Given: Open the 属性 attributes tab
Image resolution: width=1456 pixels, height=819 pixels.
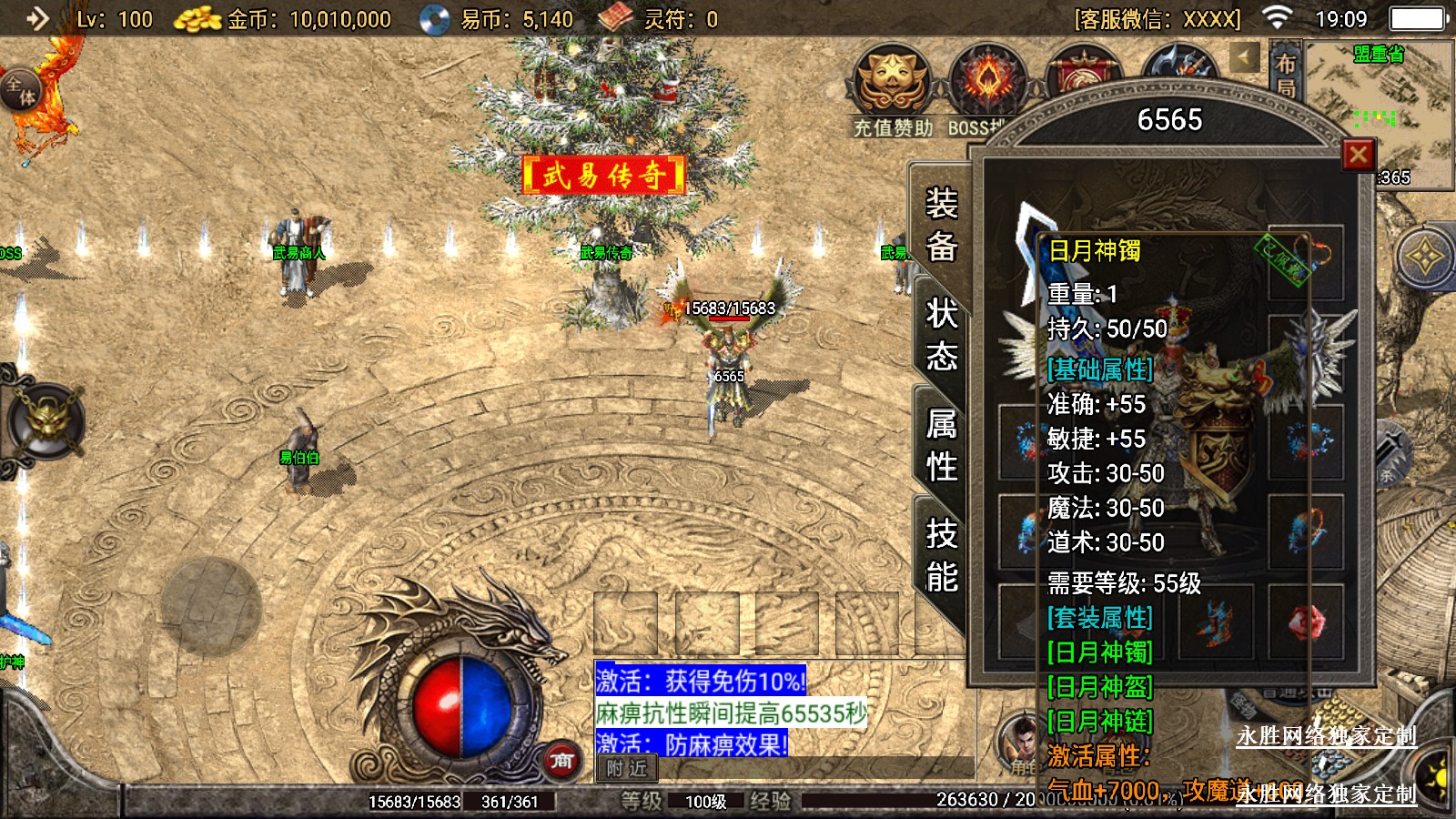Looking at the screenshot, I should click(941, 445).
